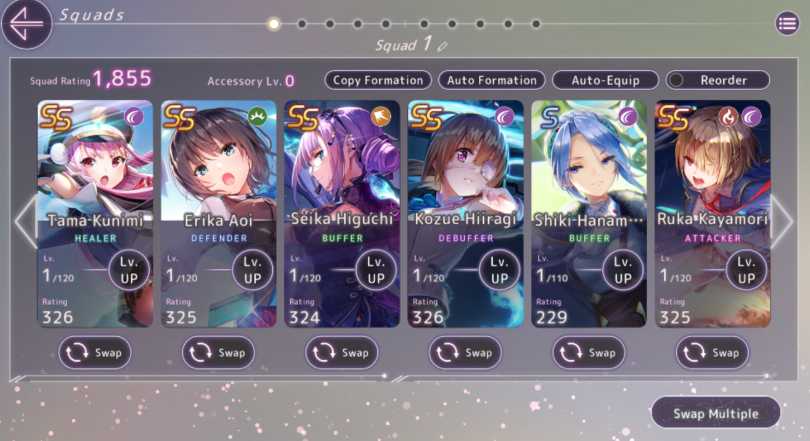Go back using the arrow button
This screenshot has height=441, width=810.
coord(26,24)
